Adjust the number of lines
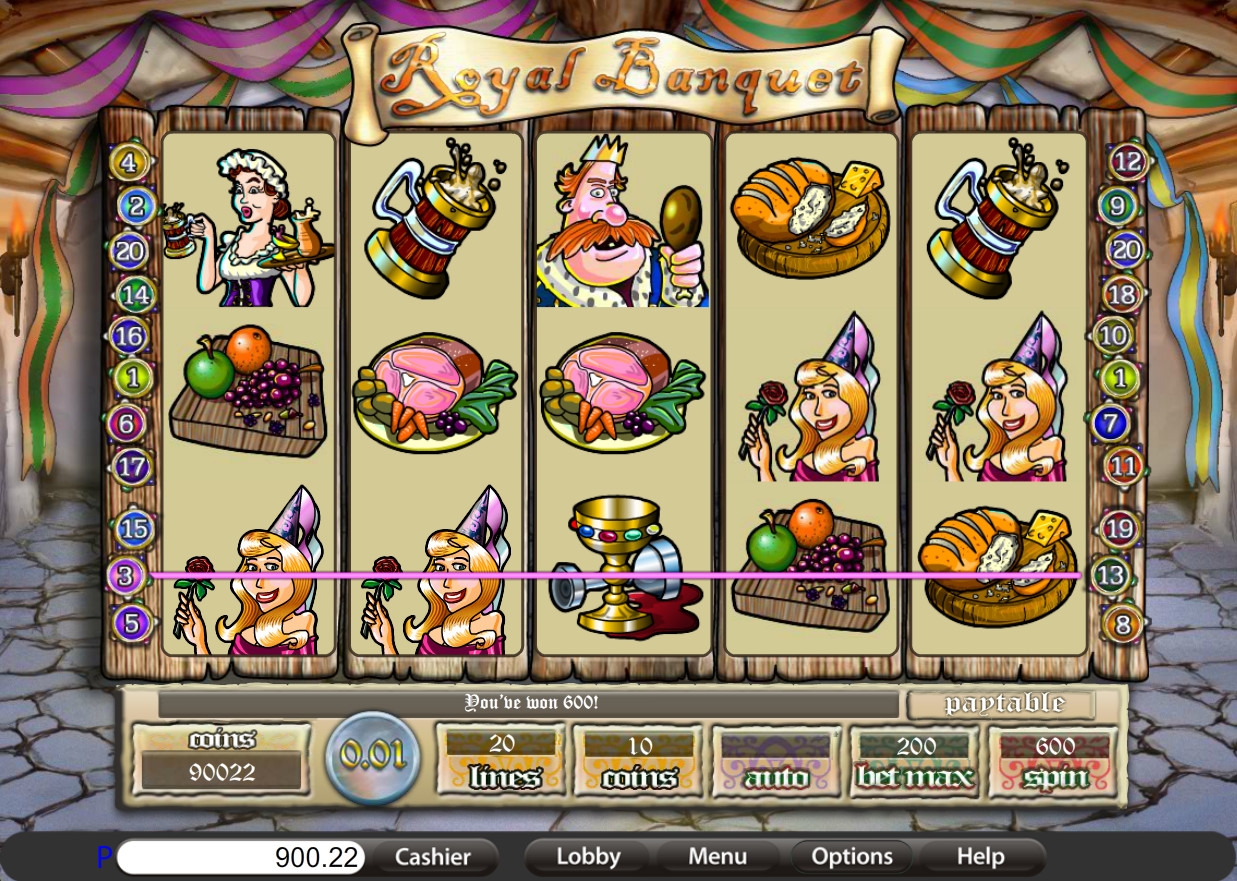The height and width of the screenshot is (881, 1237). pos(503,764)
